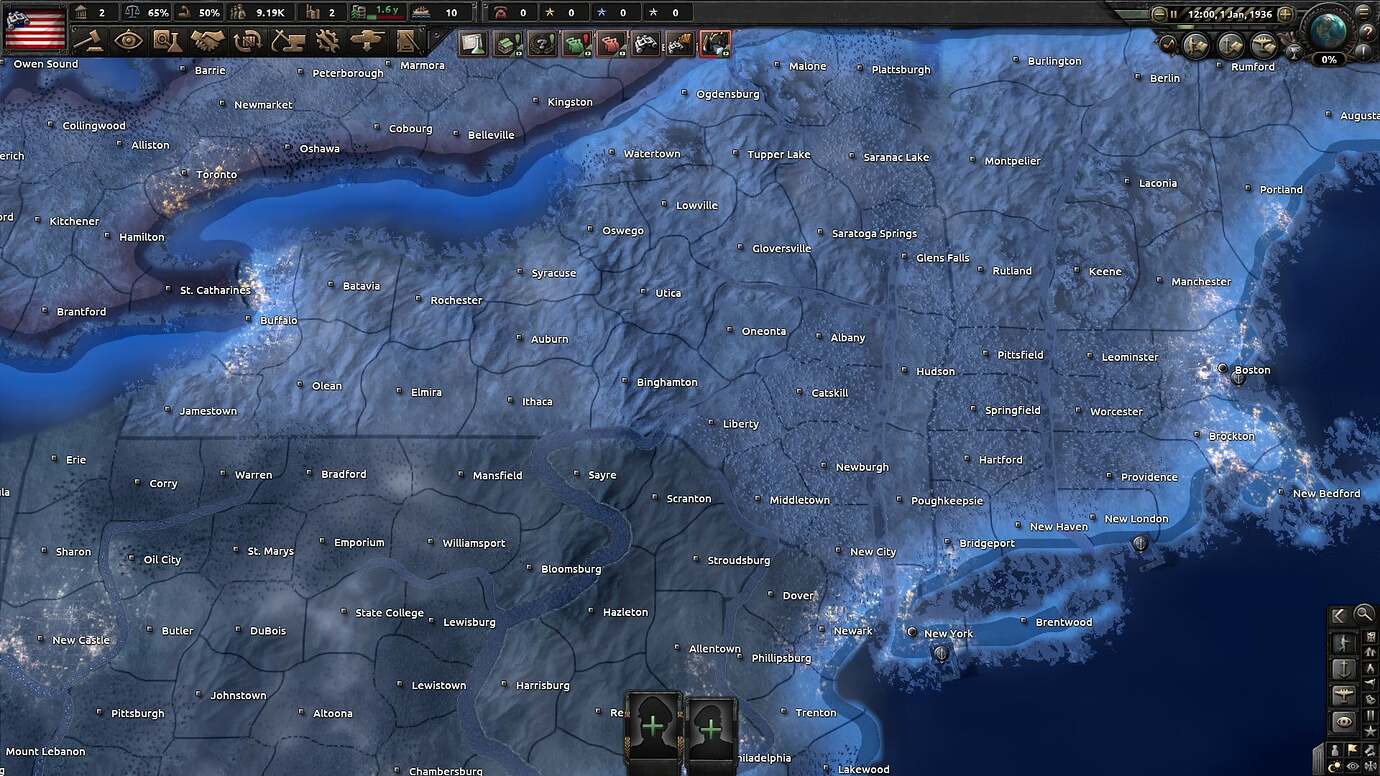The height and width of the screenshot is (776, 1380).
Task: Select the army plans infantry tab on right panel
Action: [1343, 642]
